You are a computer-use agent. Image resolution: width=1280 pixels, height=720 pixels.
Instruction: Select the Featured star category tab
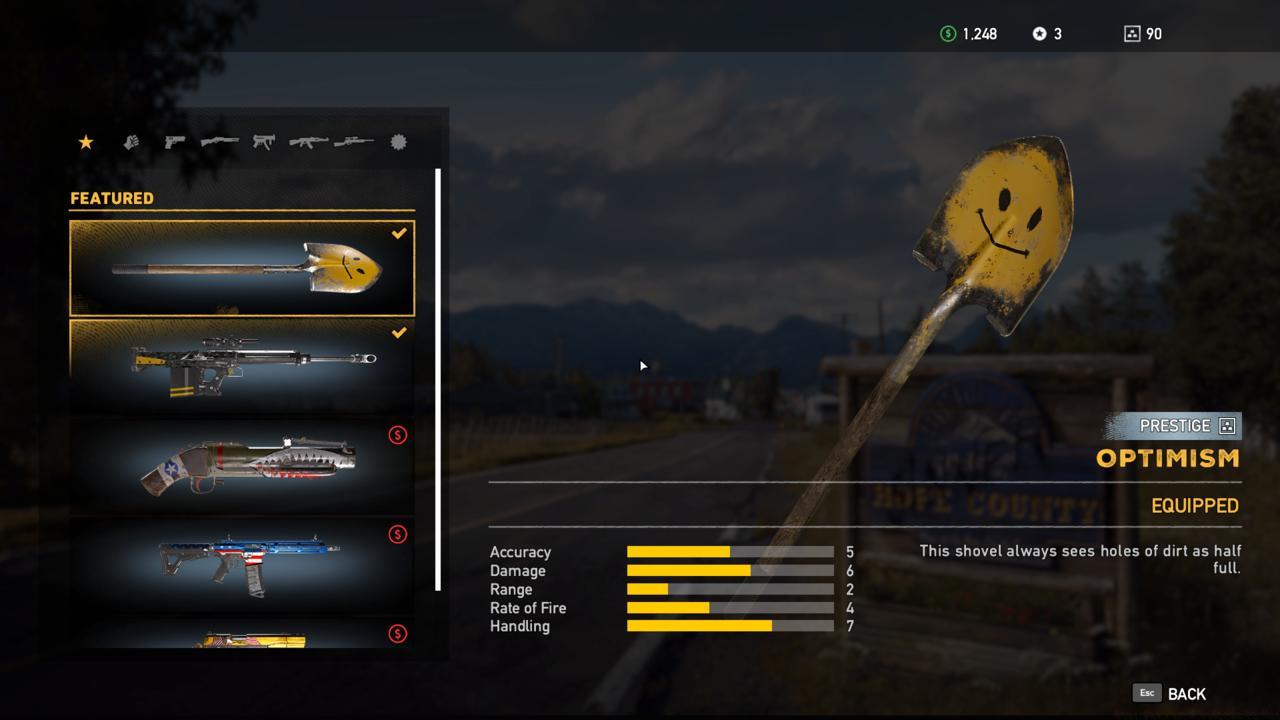(x=86, y=141)
